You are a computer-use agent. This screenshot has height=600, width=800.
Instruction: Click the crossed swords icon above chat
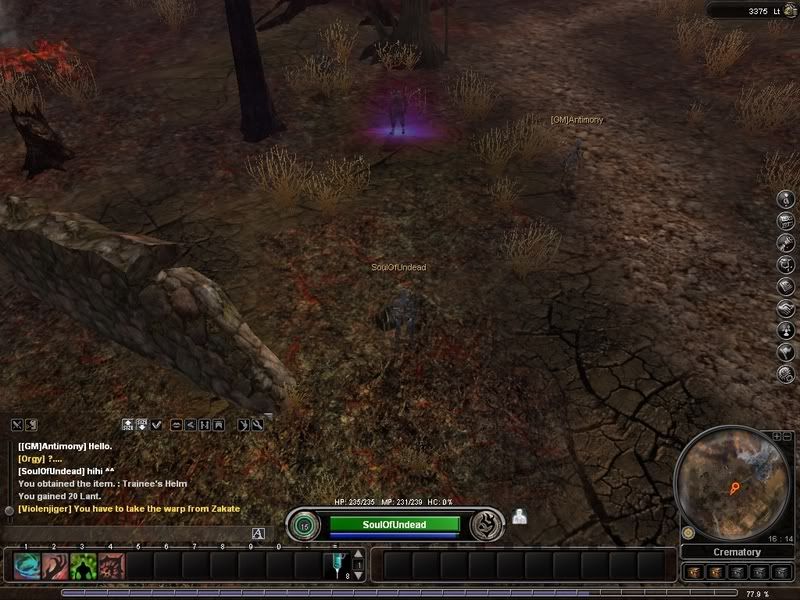coord(17,425)
